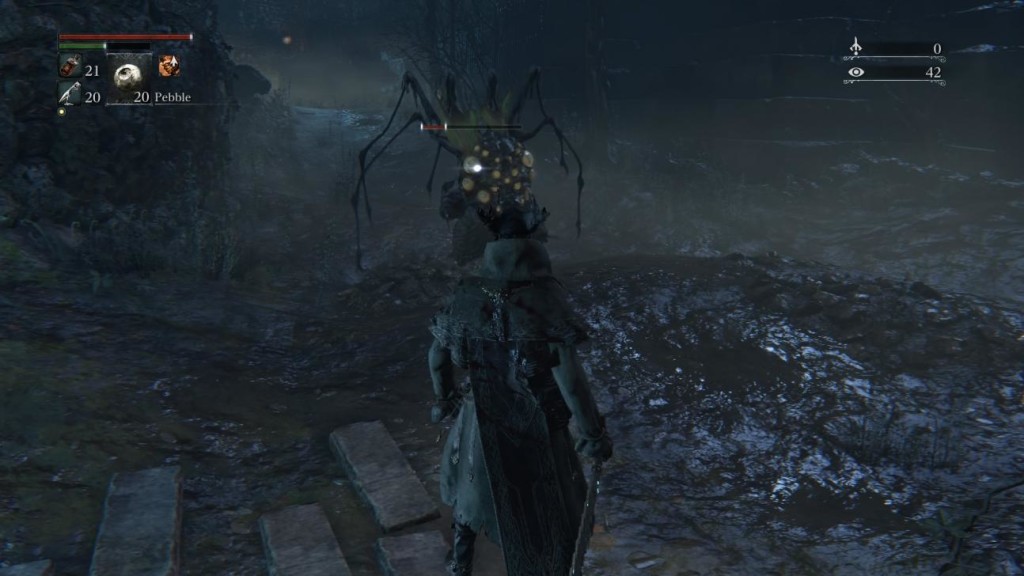Select the Quicksilver Bullet icon
Screen dimensions: 1024x576
pos(69,94)
